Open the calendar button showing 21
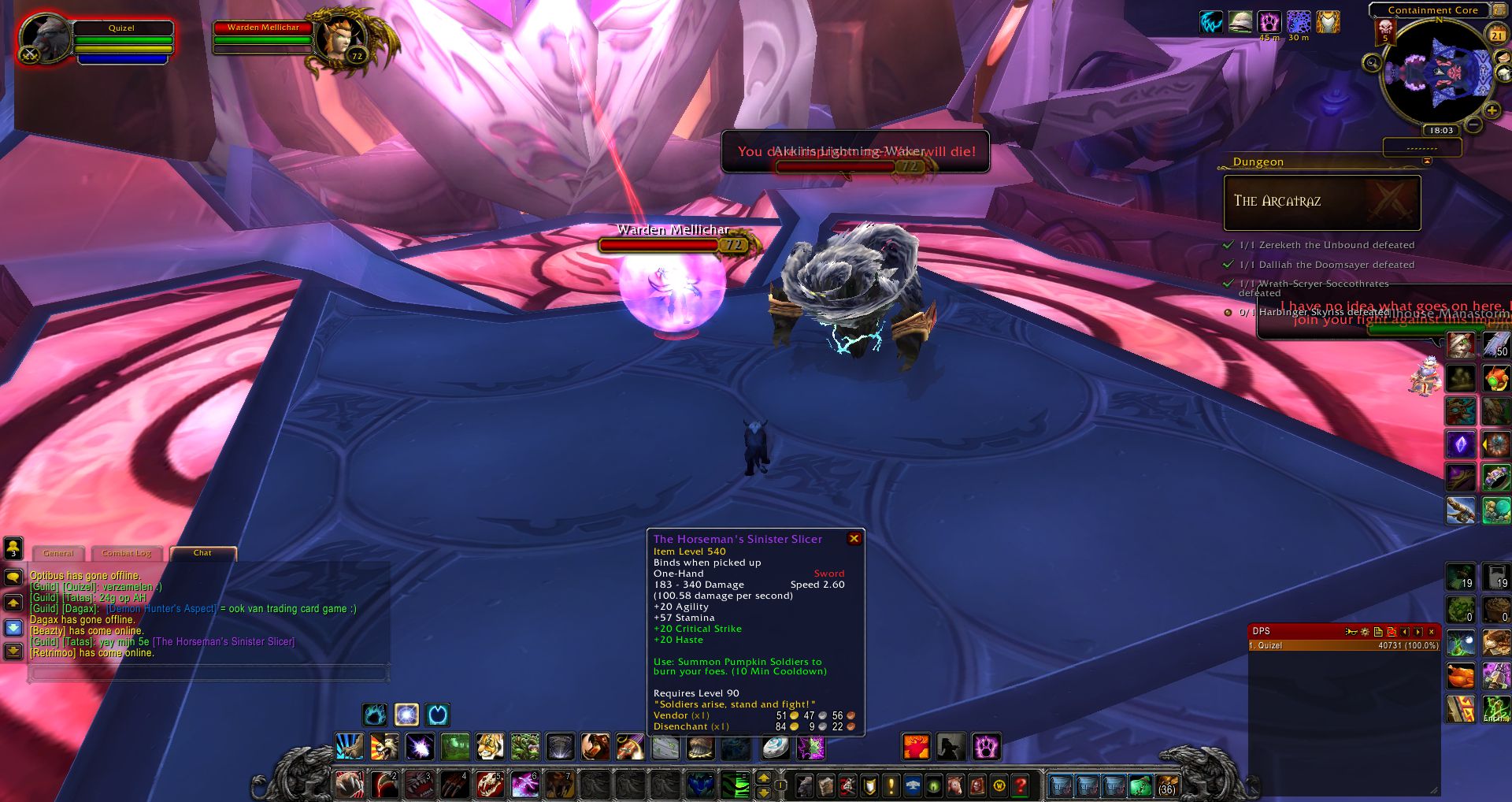The image size is (1512, 802). pyautogui.click(x=1496, y=35)
